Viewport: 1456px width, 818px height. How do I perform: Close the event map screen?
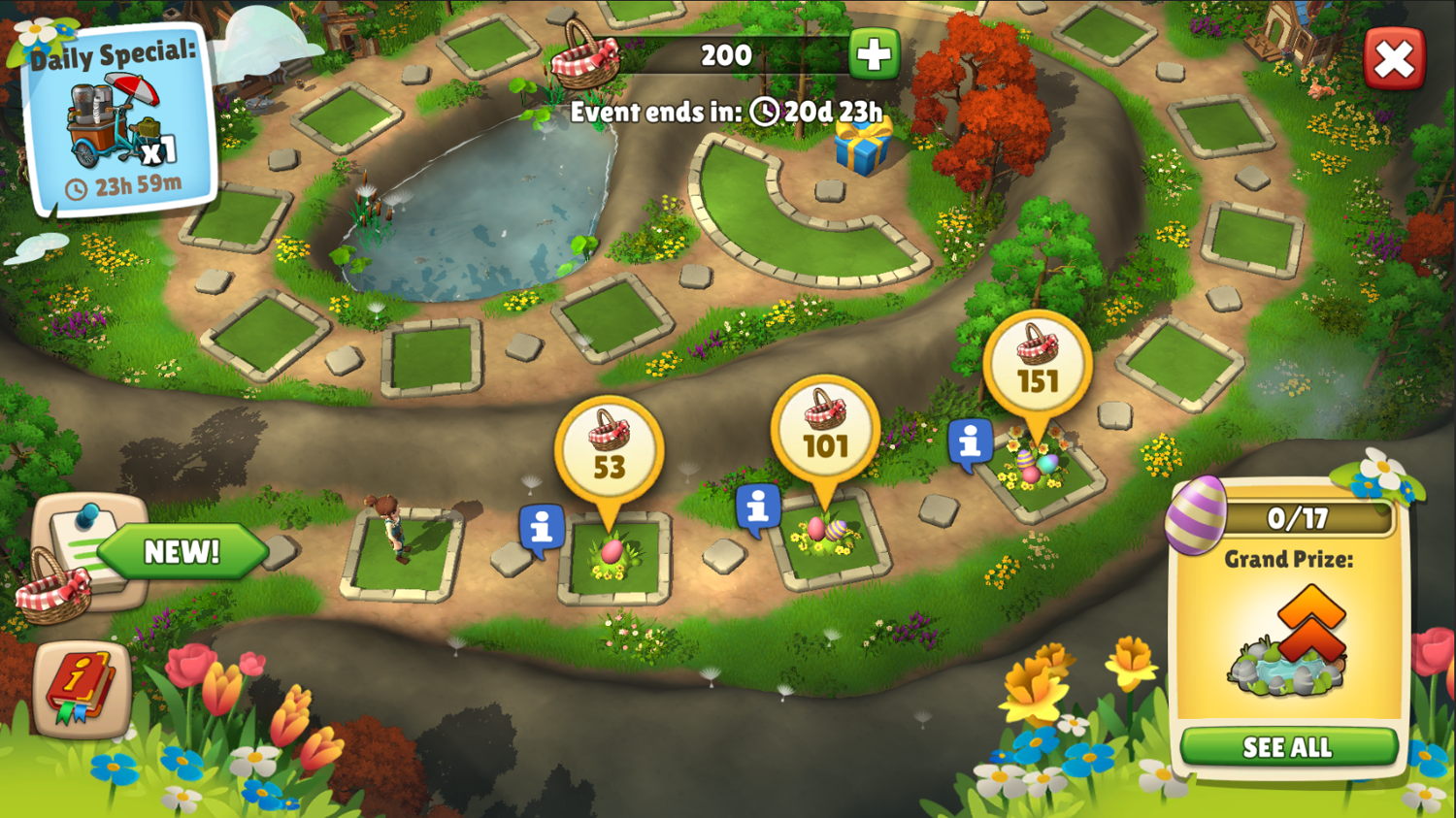pyautogui.click(x=1394, y=59)
